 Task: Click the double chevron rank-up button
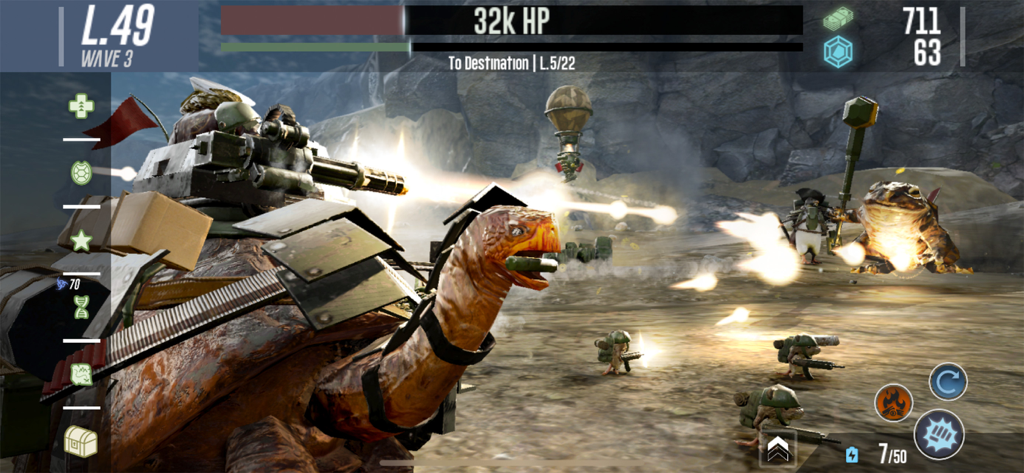click(x=777, y=451)
